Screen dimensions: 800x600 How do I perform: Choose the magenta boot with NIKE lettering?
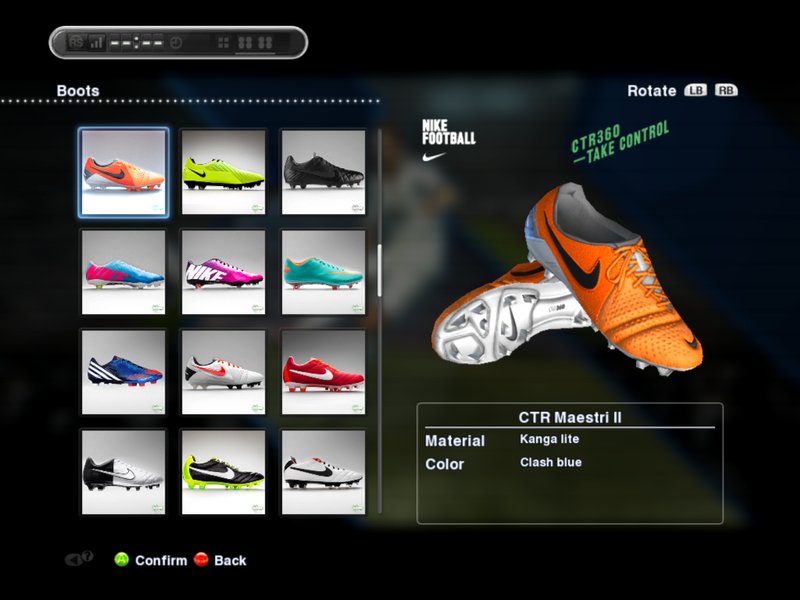click(223, 272)
